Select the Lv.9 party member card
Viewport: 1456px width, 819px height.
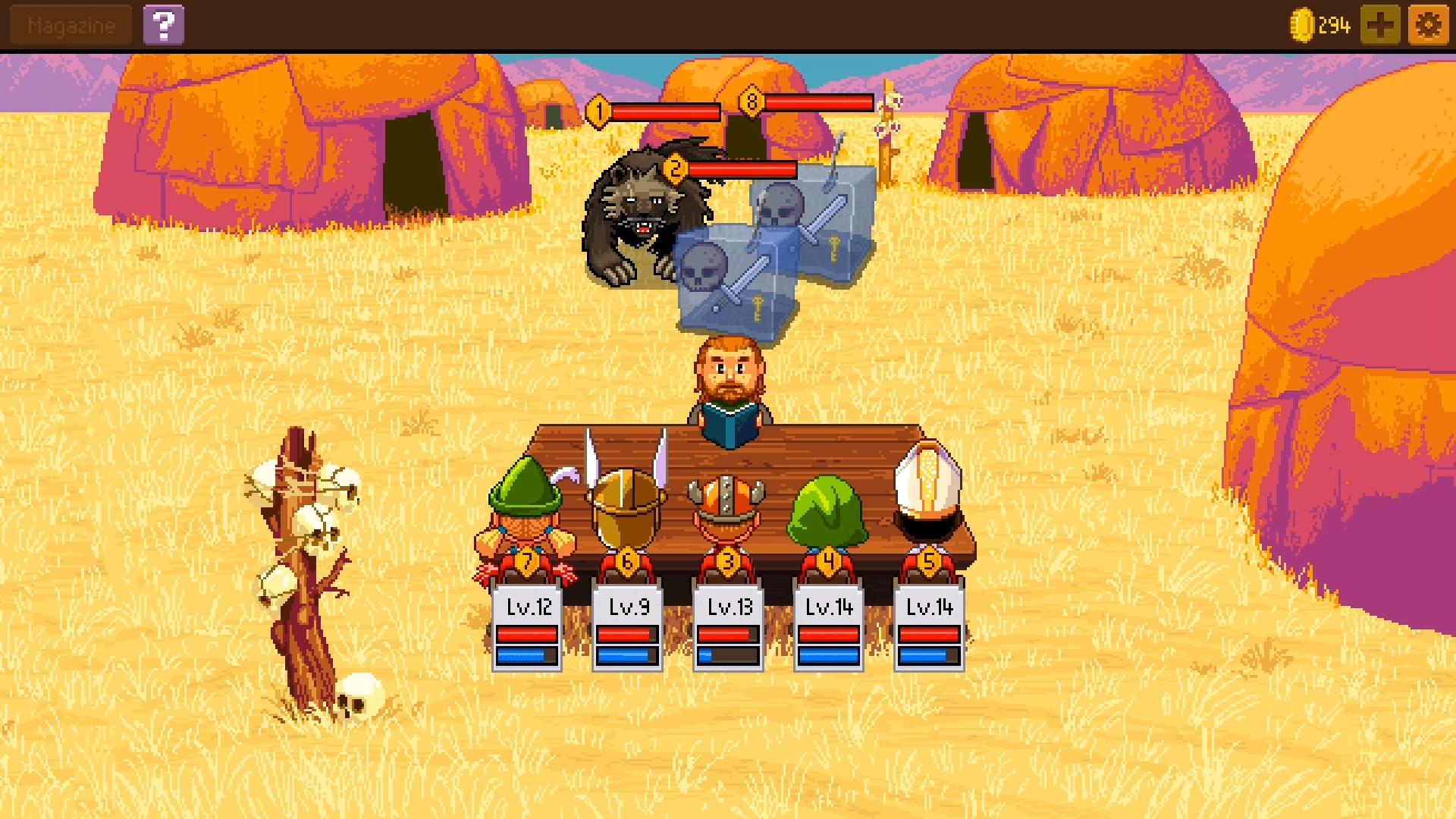point(628,627)
